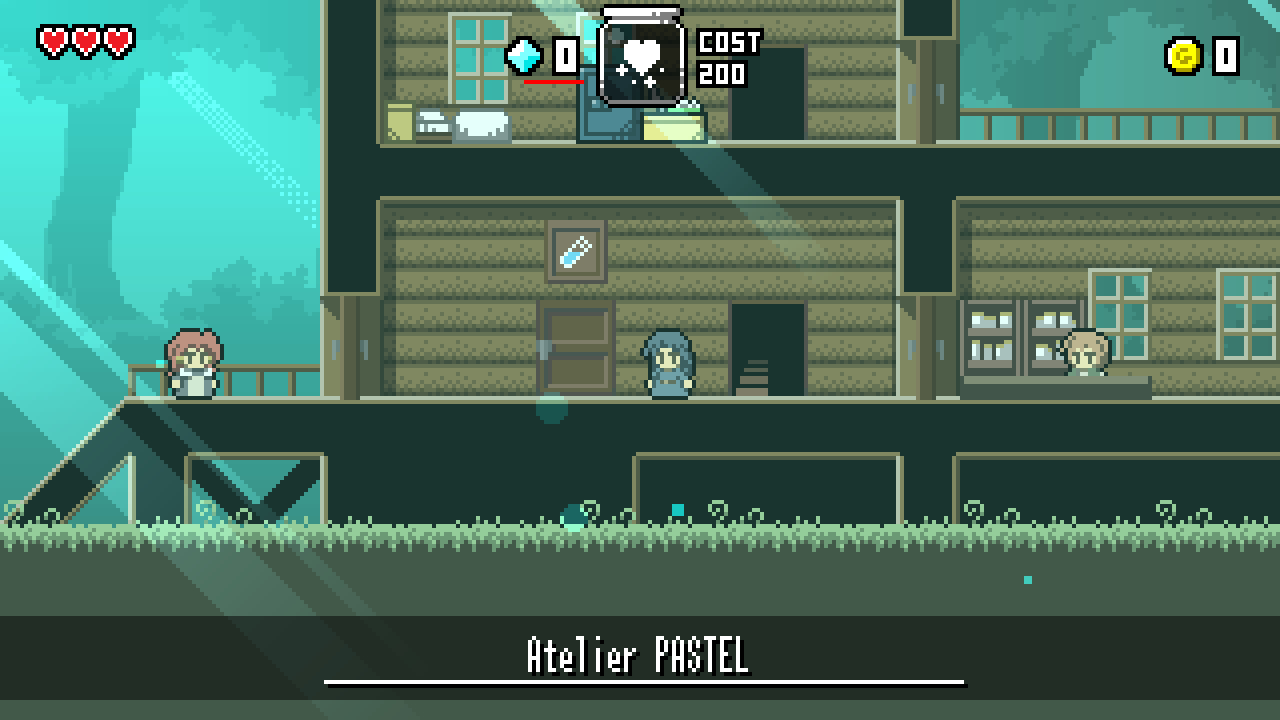Click the gold coin icon top right
The width and height of the screenshot is (1280, 720).
[1185, 55]
